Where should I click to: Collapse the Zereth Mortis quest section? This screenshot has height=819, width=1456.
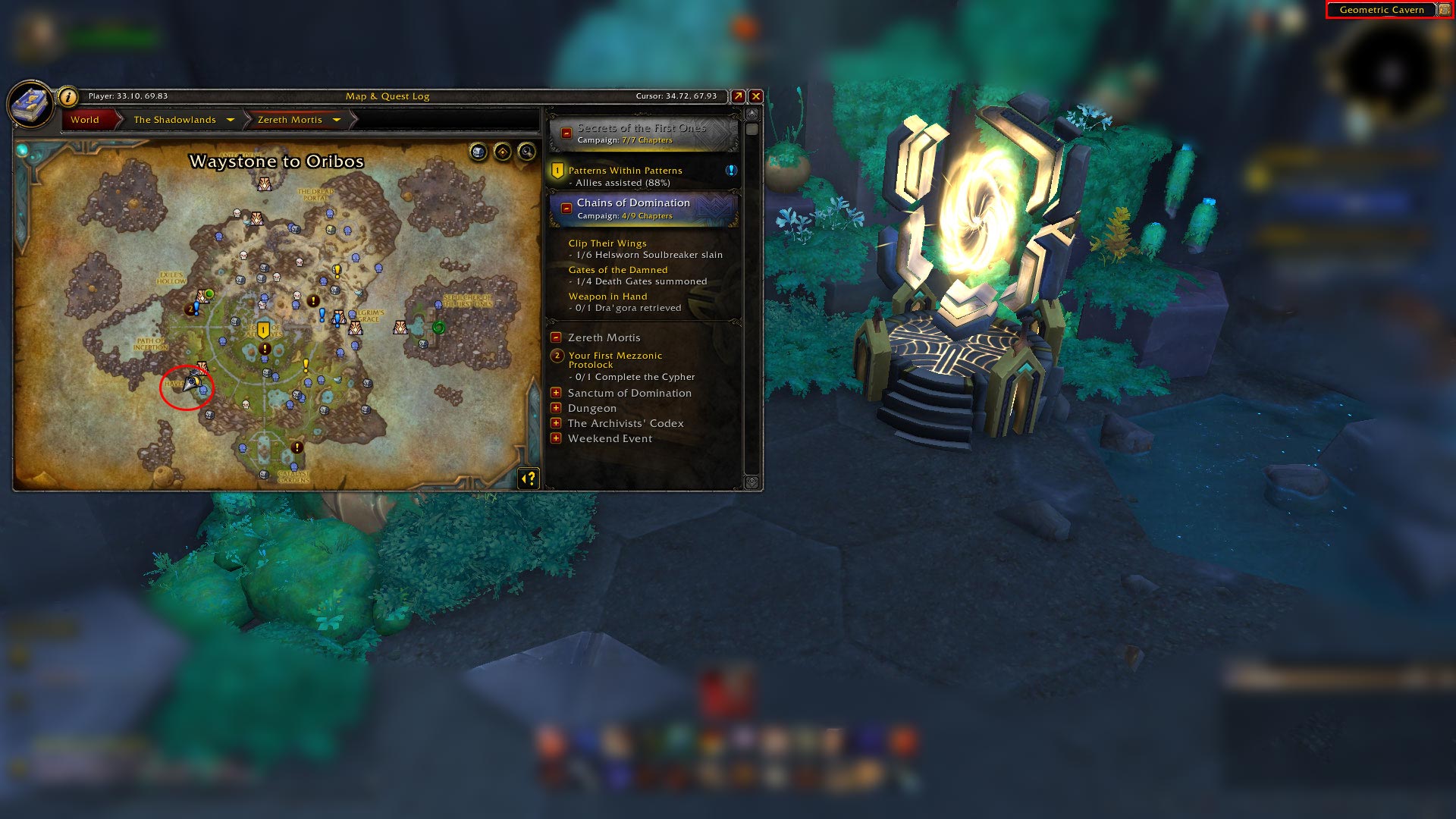(x=557, y=337)
